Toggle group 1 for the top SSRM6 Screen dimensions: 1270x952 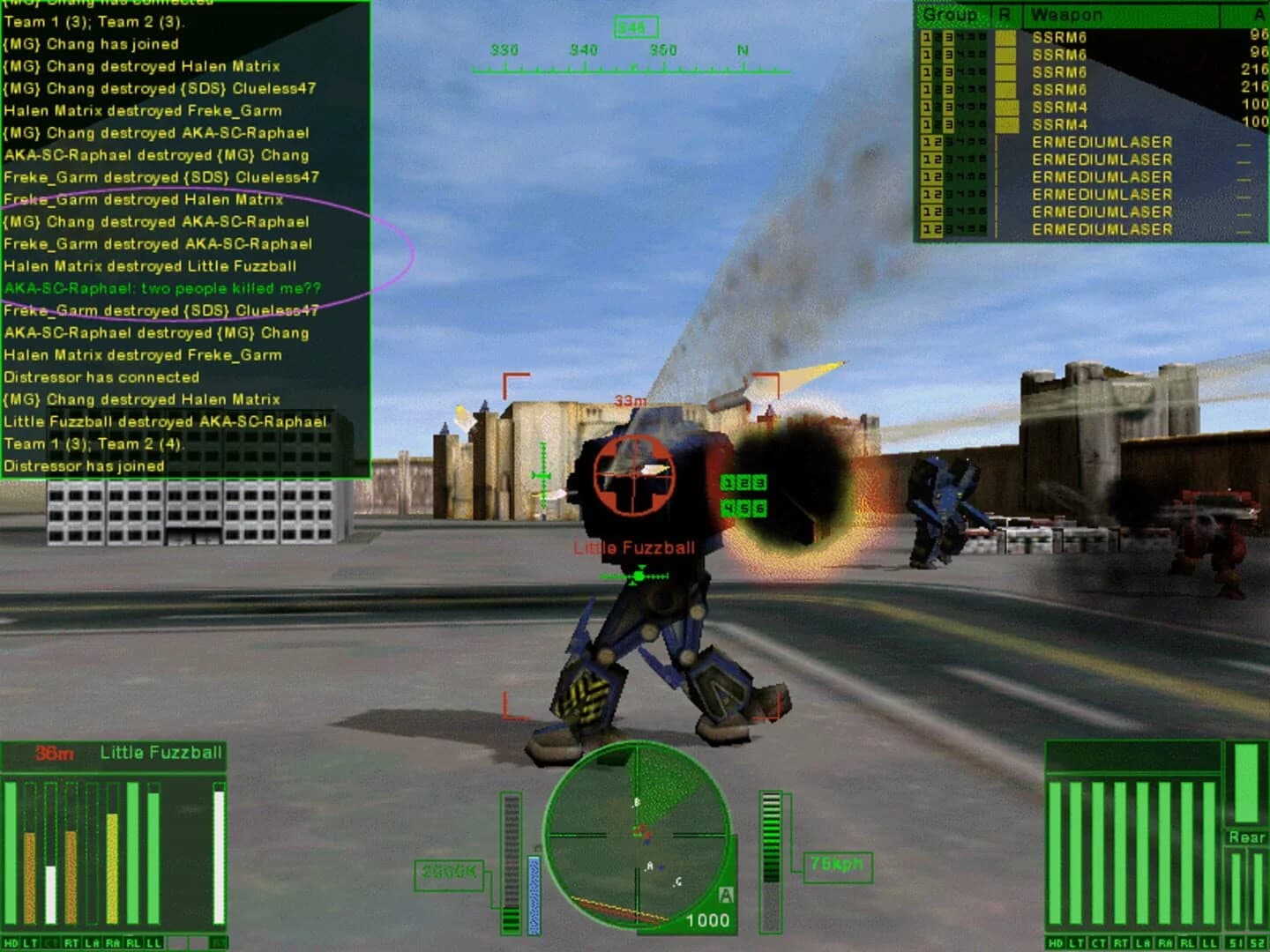coord(926,37)
